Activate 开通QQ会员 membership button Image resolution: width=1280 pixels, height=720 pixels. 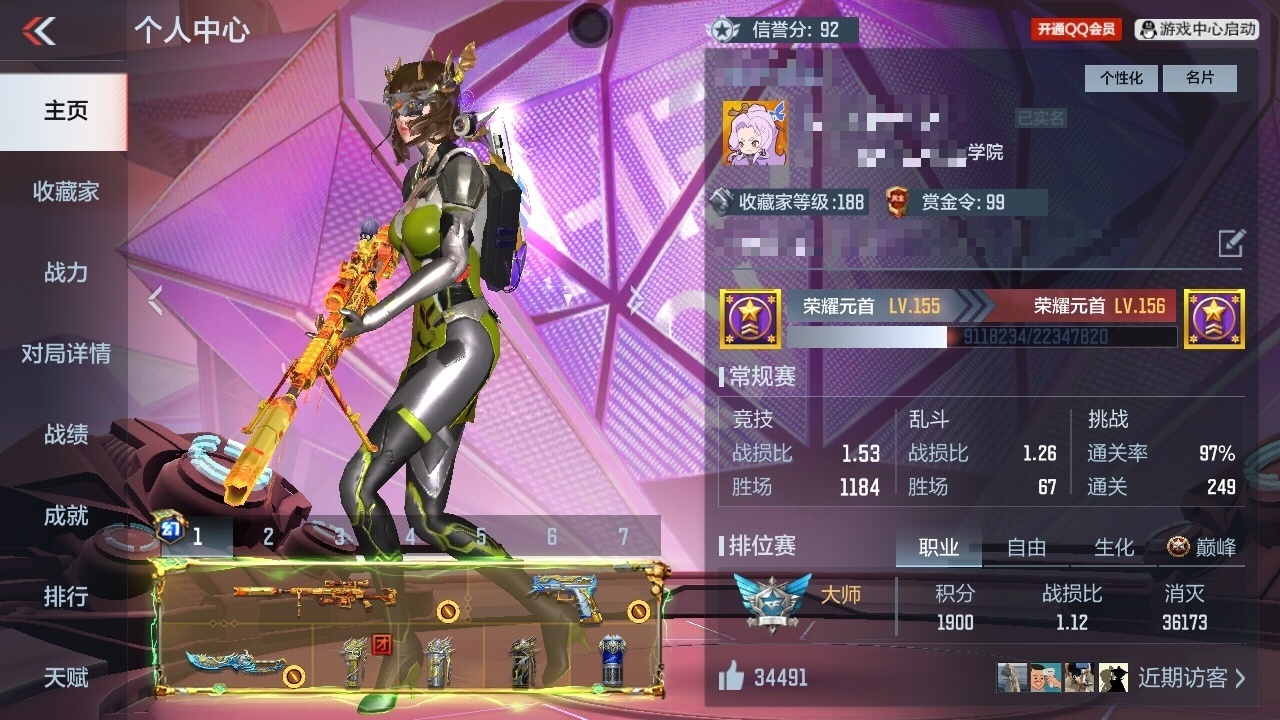[1076, 29]
